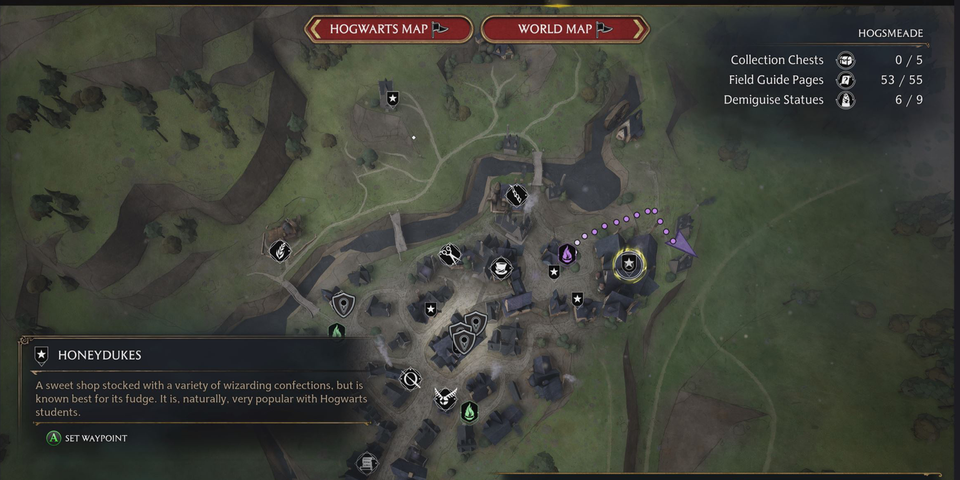Select the lone shield pin marker
This screenshot has height=480, width=960.
pos(343,303)
